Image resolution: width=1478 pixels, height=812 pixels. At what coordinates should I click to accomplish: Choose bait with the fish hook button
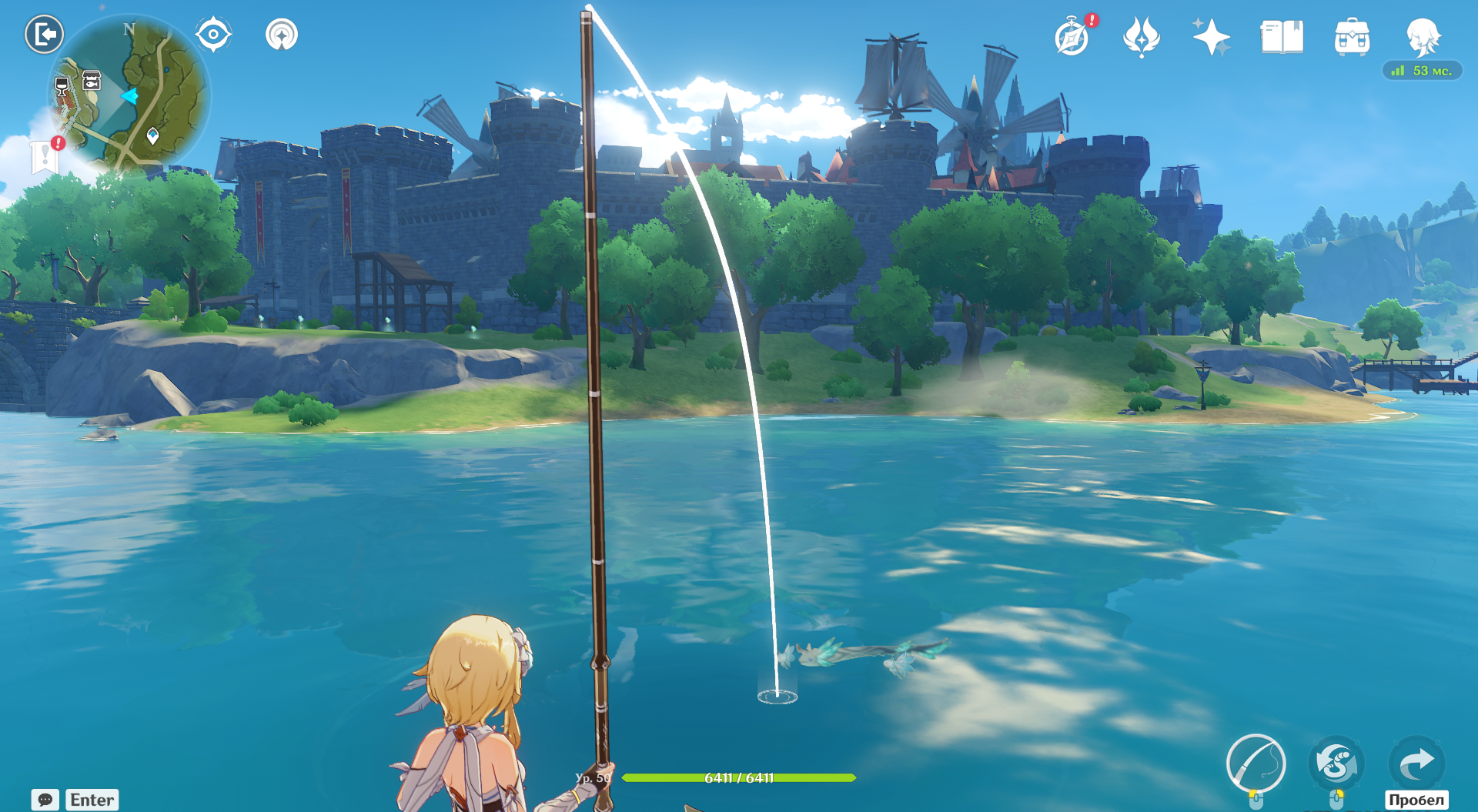1336,763
